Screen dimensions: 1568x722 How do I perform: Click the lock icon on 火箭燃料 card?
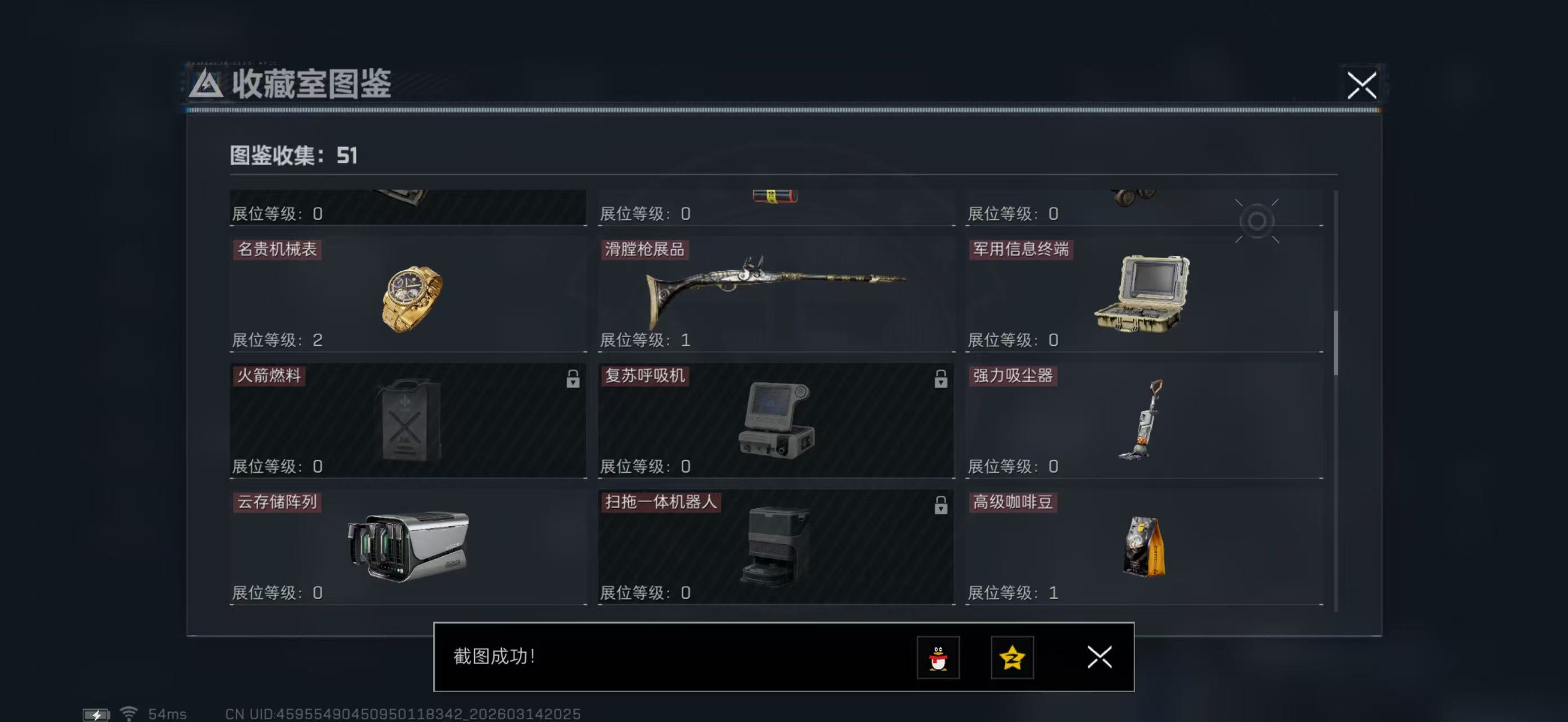tap(573, 380)
